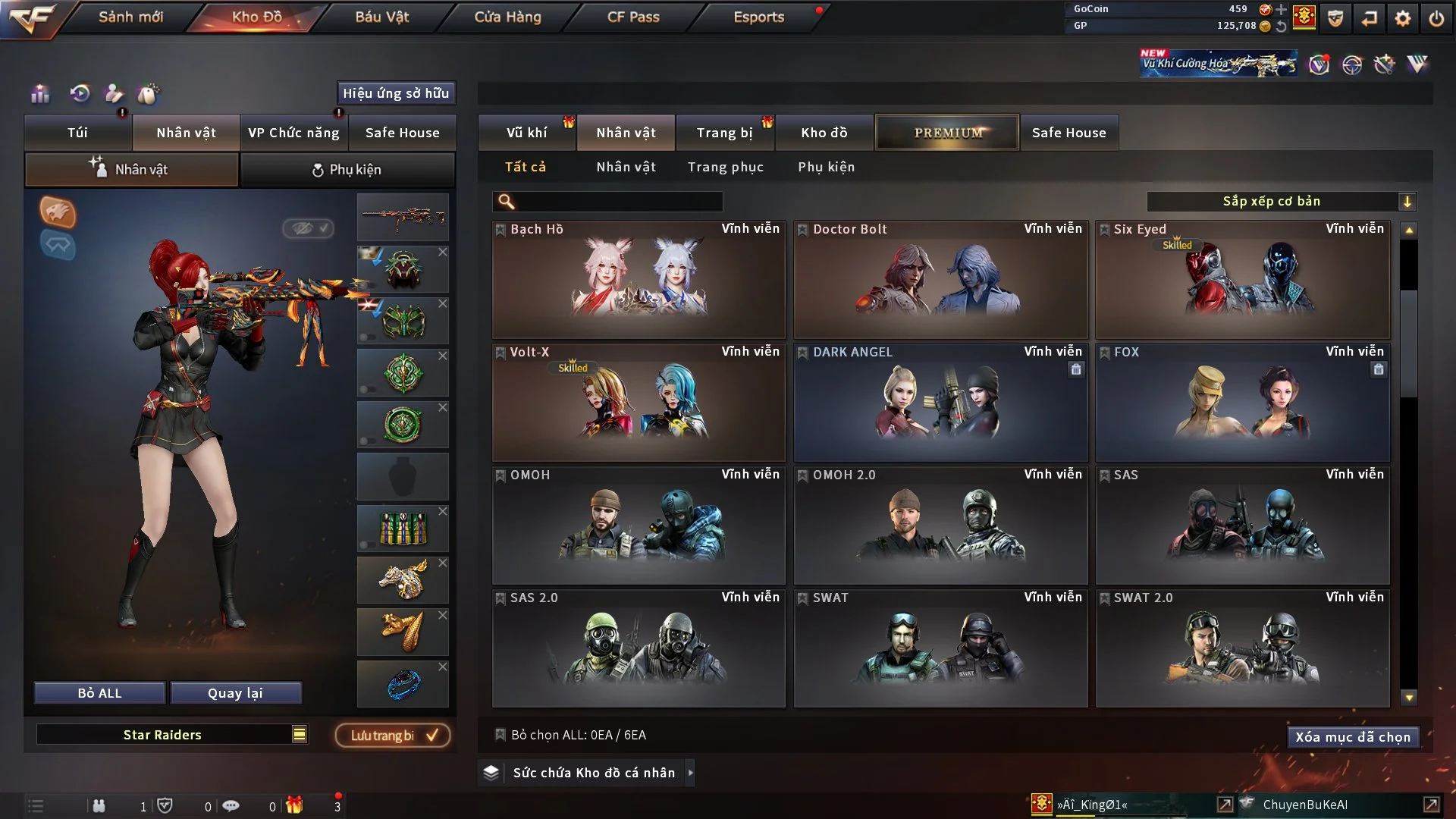Viewport: 1456px width, 819px height.
Task: Switch to the Vũ khí tab
Action: [526, 133]
